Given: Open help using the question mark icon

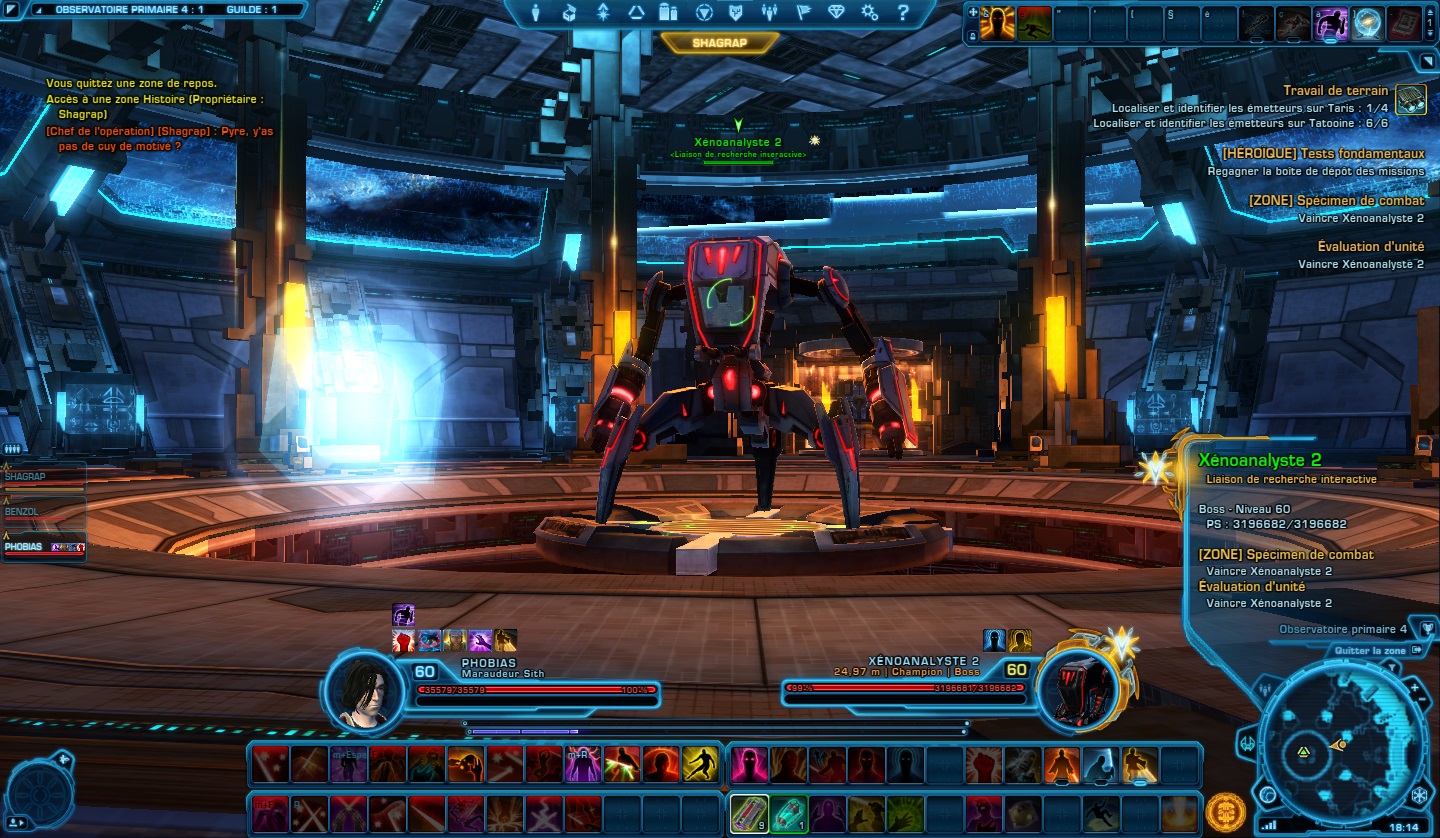Looking at the screenshot, I should (904, 13).
